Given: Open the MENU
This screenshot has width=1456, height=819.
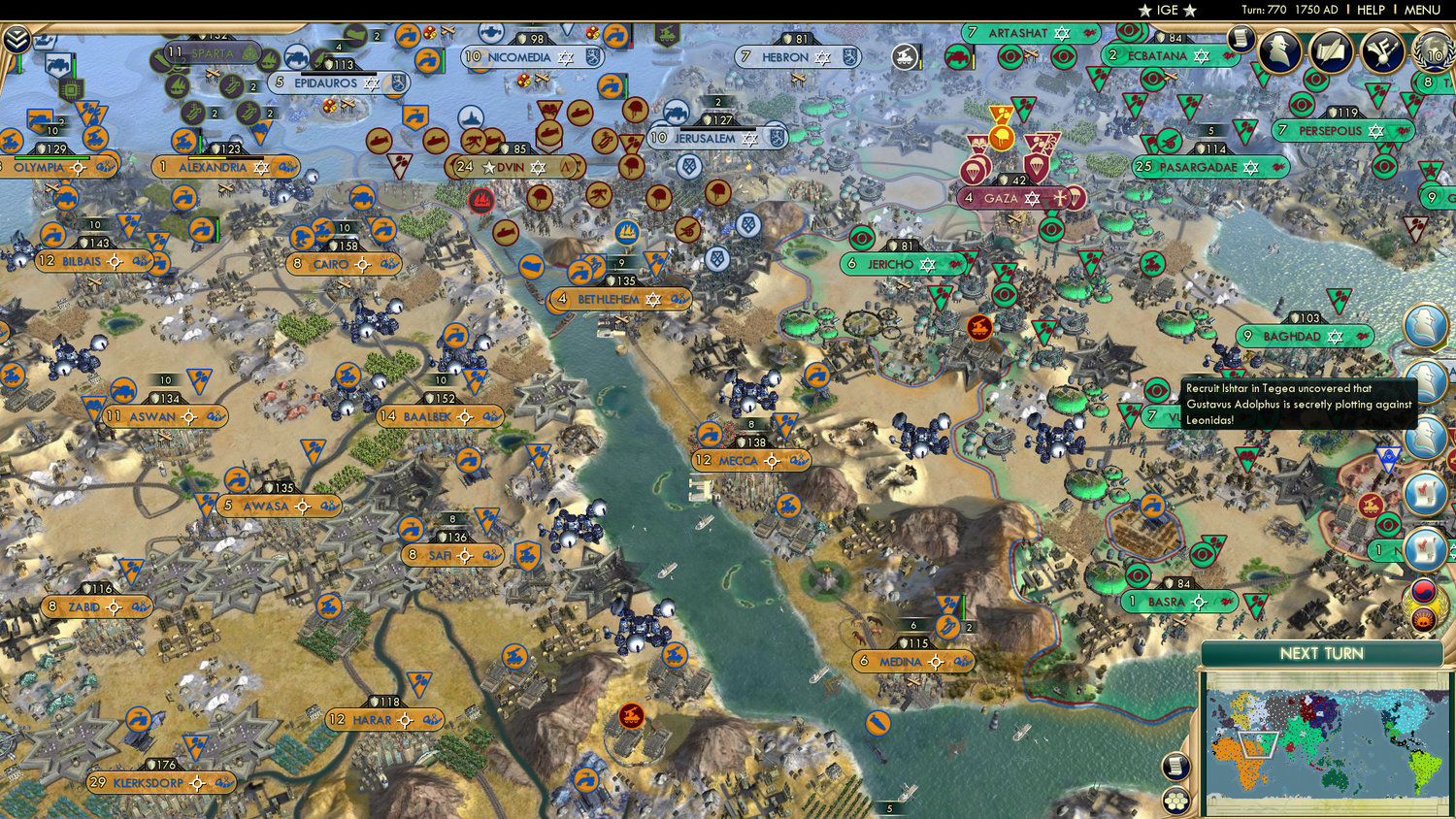Looking at the screenshot, I should tap(1421, 10).
